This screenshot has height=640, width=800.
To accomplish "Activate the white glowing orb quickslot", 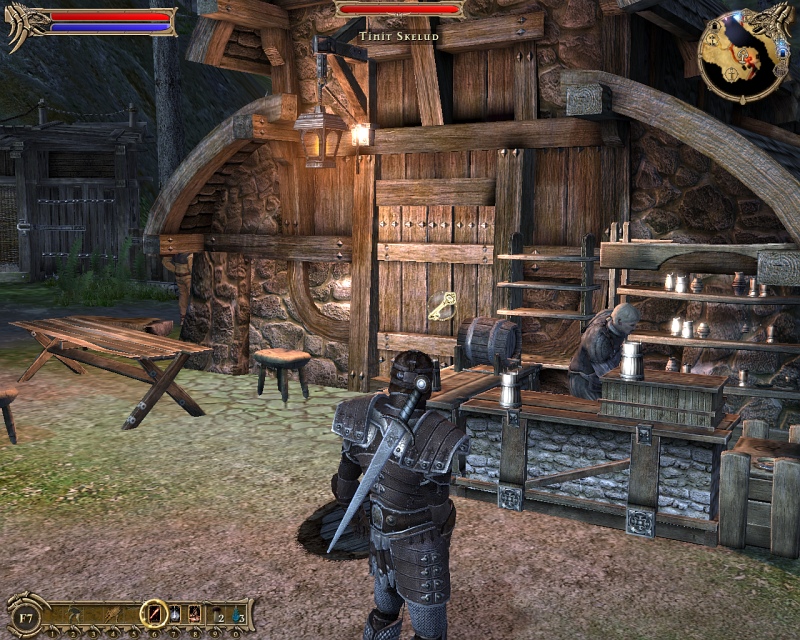I will pos(174,613).
